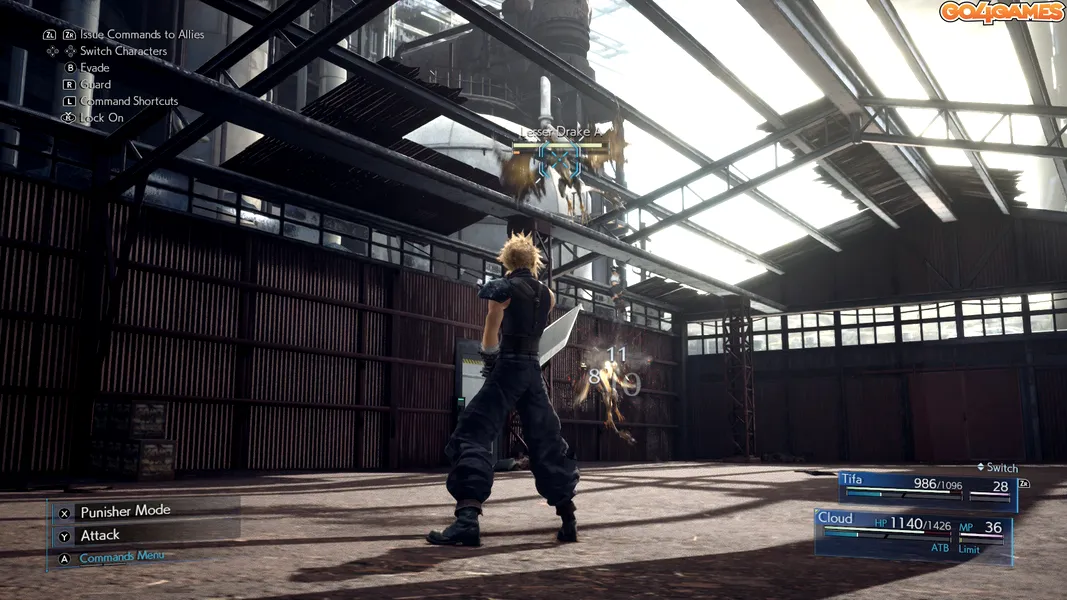Select the Punisher Mode command

tap(125, 511)
